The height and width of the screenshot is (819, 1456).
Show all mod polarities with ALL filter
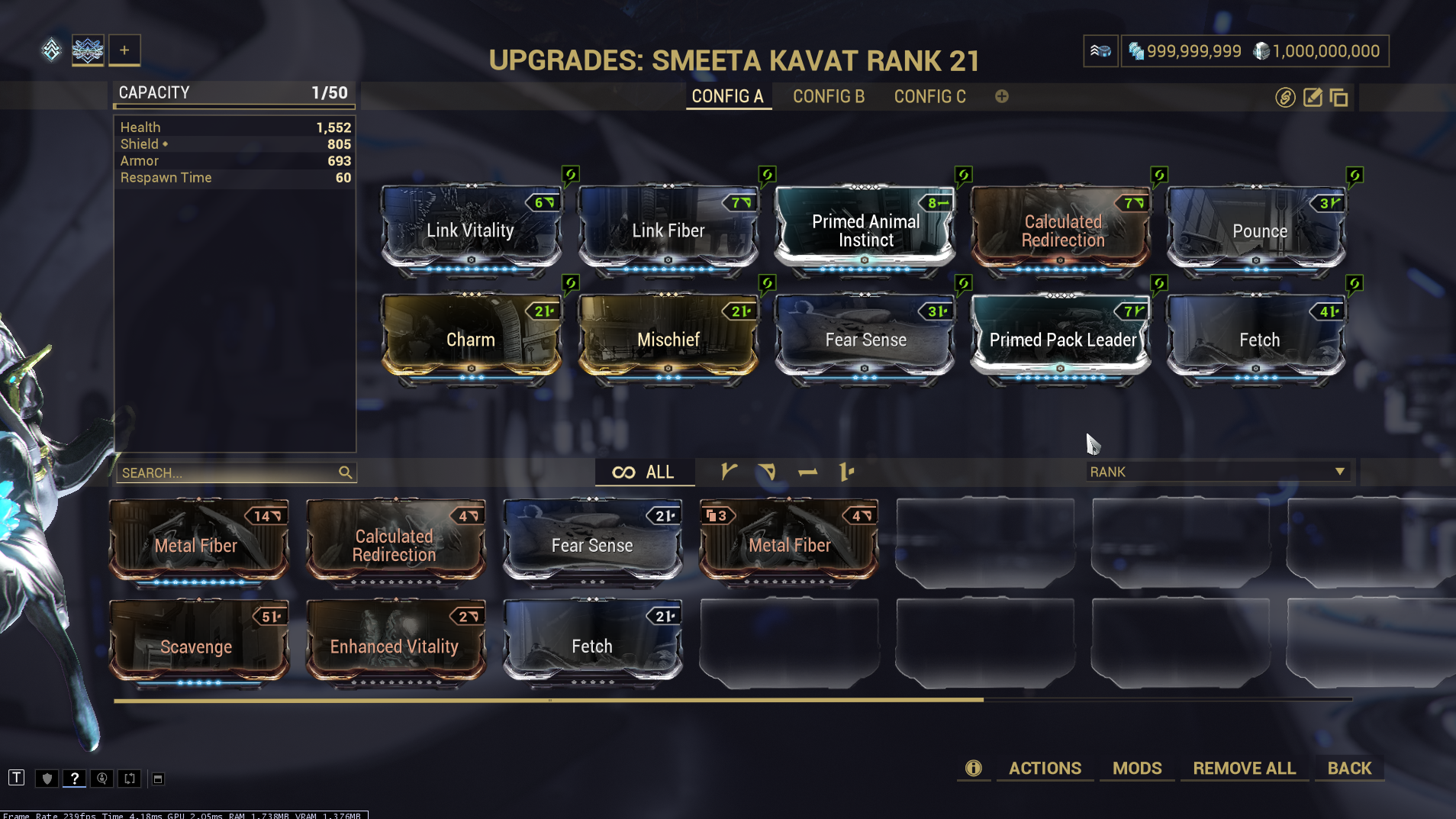pyautogui.click(x=644, y=472)
